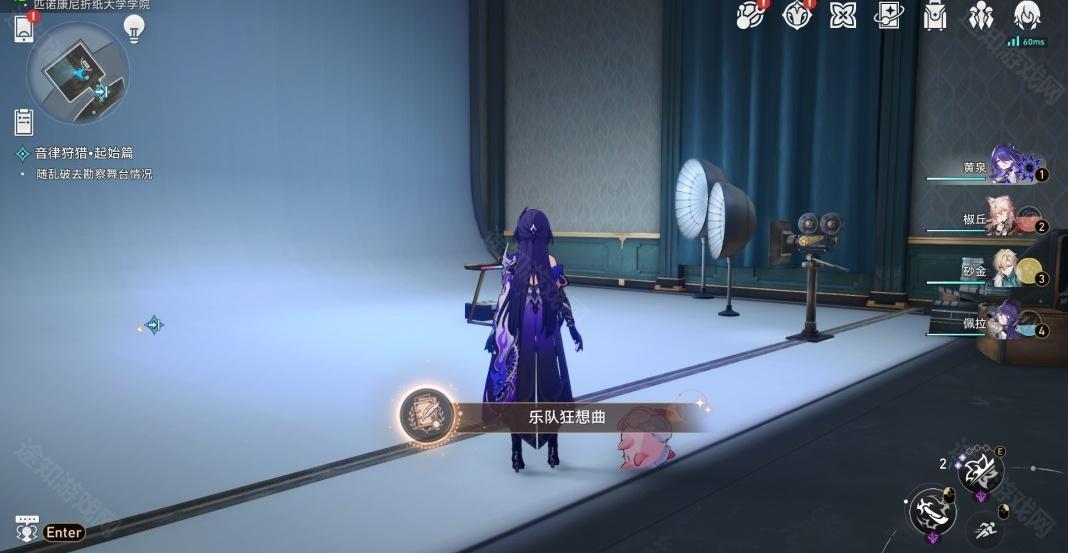Open the four-petal flower icon
1068x553 pixels.
[x=843, y=15]
